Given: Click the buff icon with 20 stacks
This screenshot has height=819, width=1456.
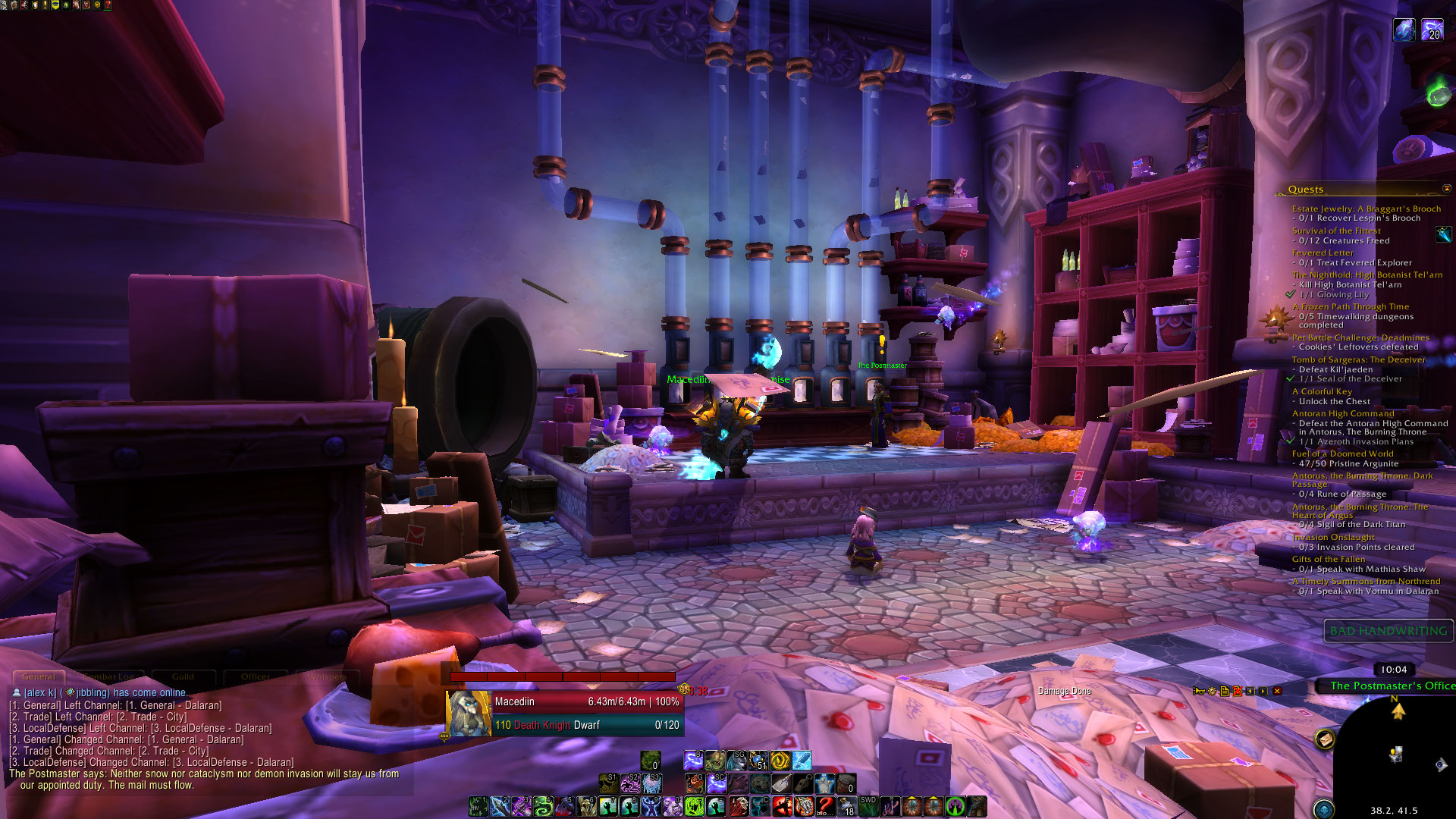Looking at the screenshot, I should click(1432, 30).
